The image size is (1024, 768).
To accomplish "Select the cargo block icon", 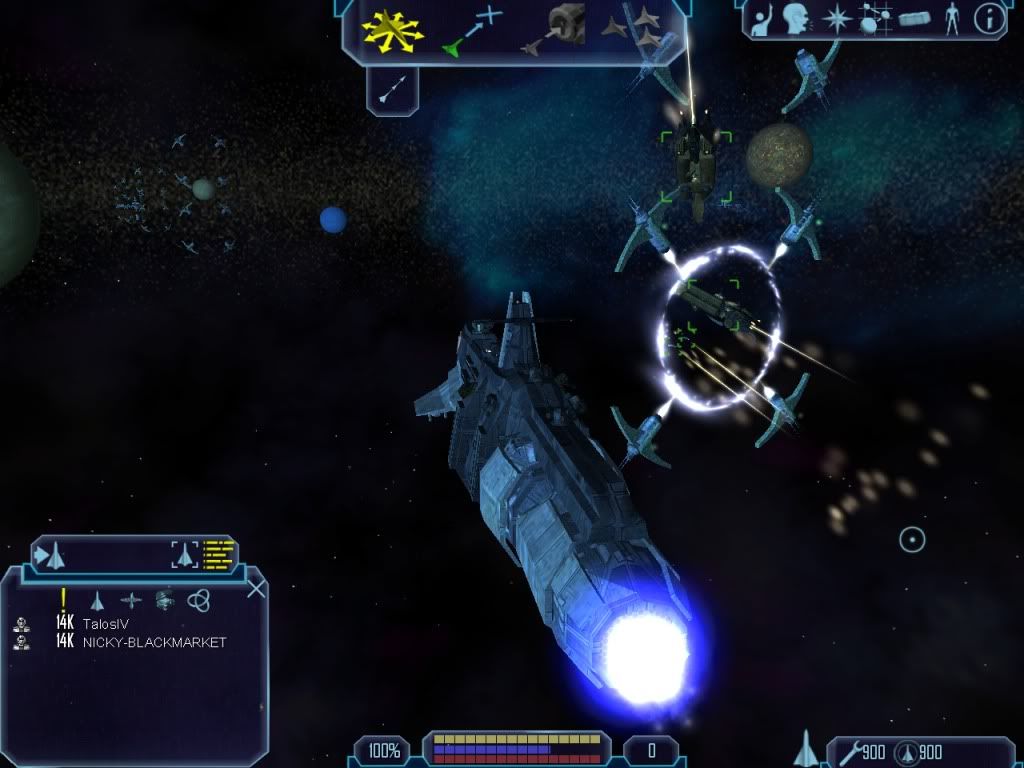I will point(914,19).
